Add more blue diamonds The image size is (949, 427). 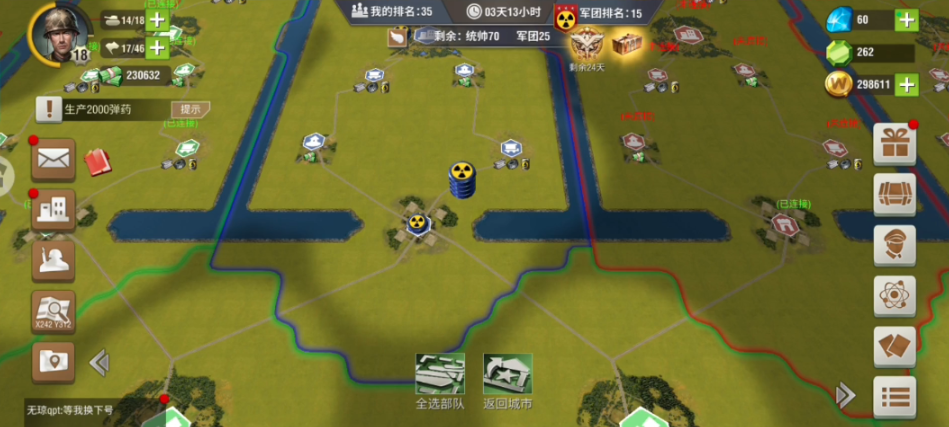[x=906, y=19]
